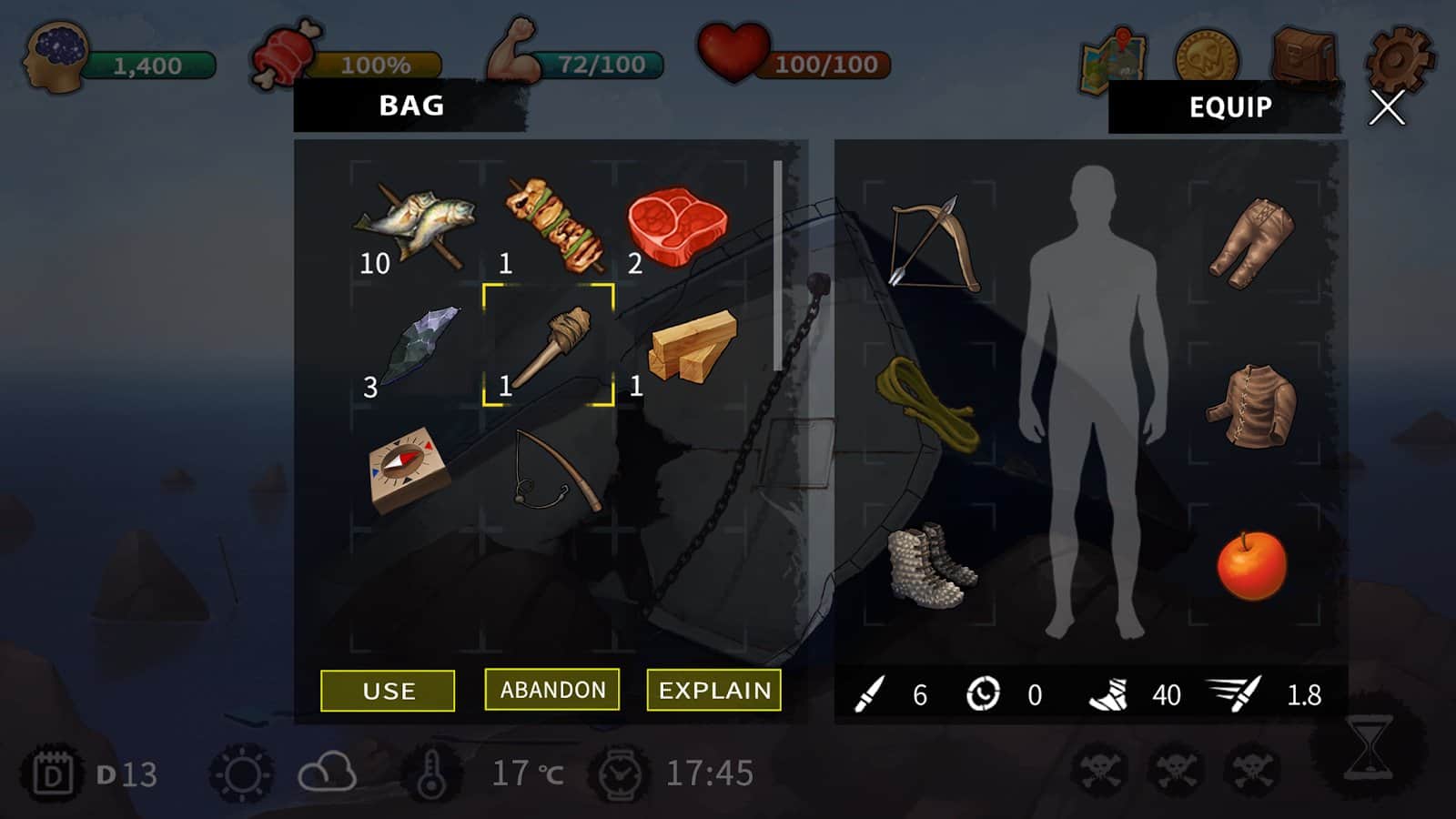Open the world map icon
This screenshot has height=819, width=1456.
point(1114,61)
